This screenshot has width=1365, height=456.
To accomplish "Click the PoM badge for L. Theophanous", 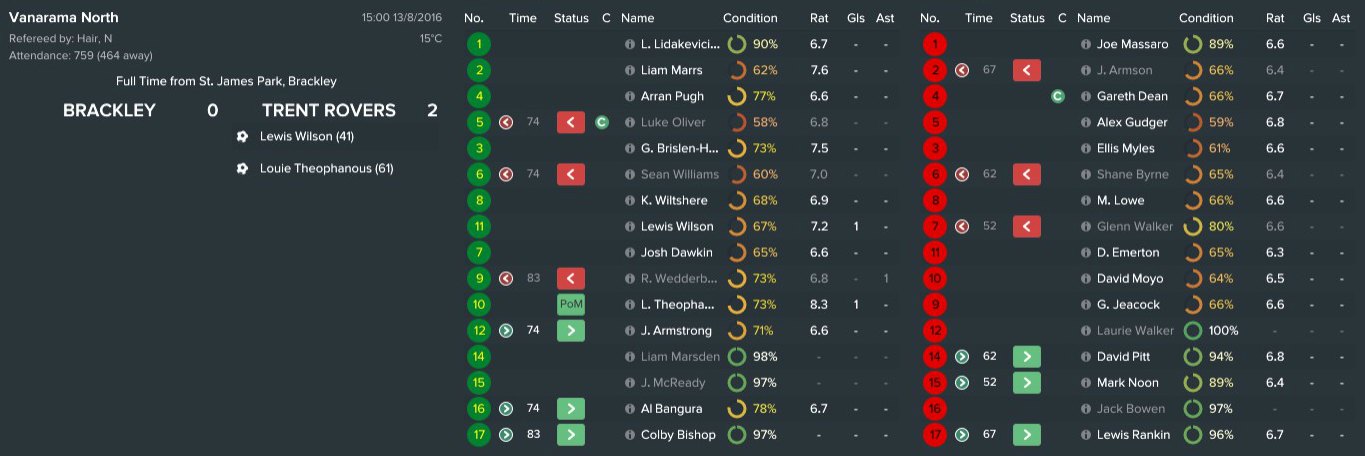I will (x=571, y=305).
